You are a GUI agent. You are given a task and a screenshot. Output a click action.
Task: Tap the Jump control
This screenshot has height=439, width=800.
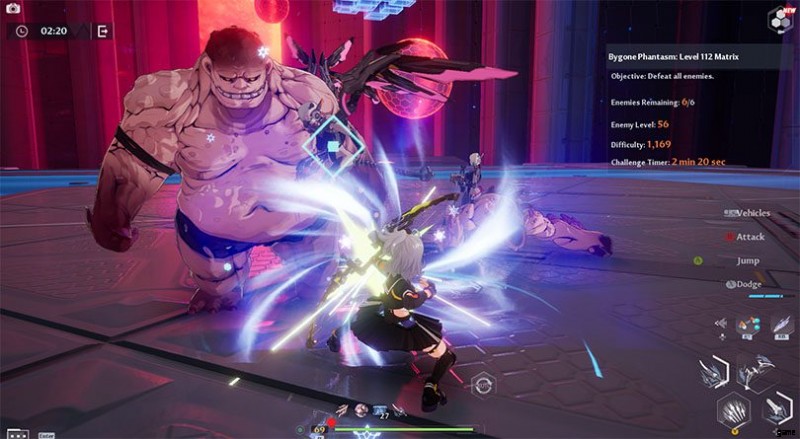747,261
